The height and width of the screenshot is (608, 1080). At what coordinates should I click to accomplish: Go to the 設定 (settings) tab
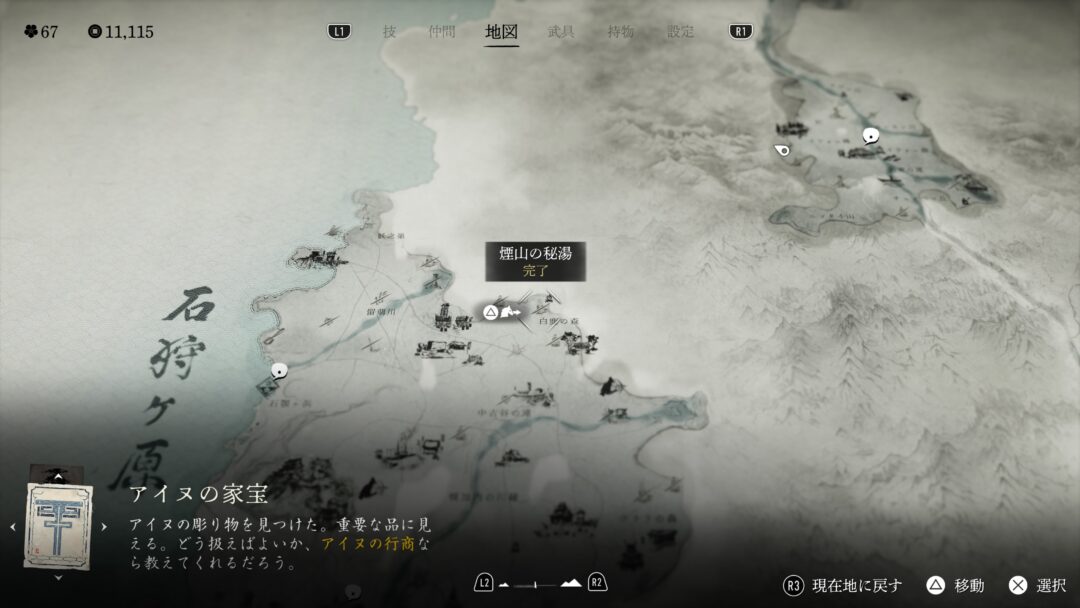(680, 31)
